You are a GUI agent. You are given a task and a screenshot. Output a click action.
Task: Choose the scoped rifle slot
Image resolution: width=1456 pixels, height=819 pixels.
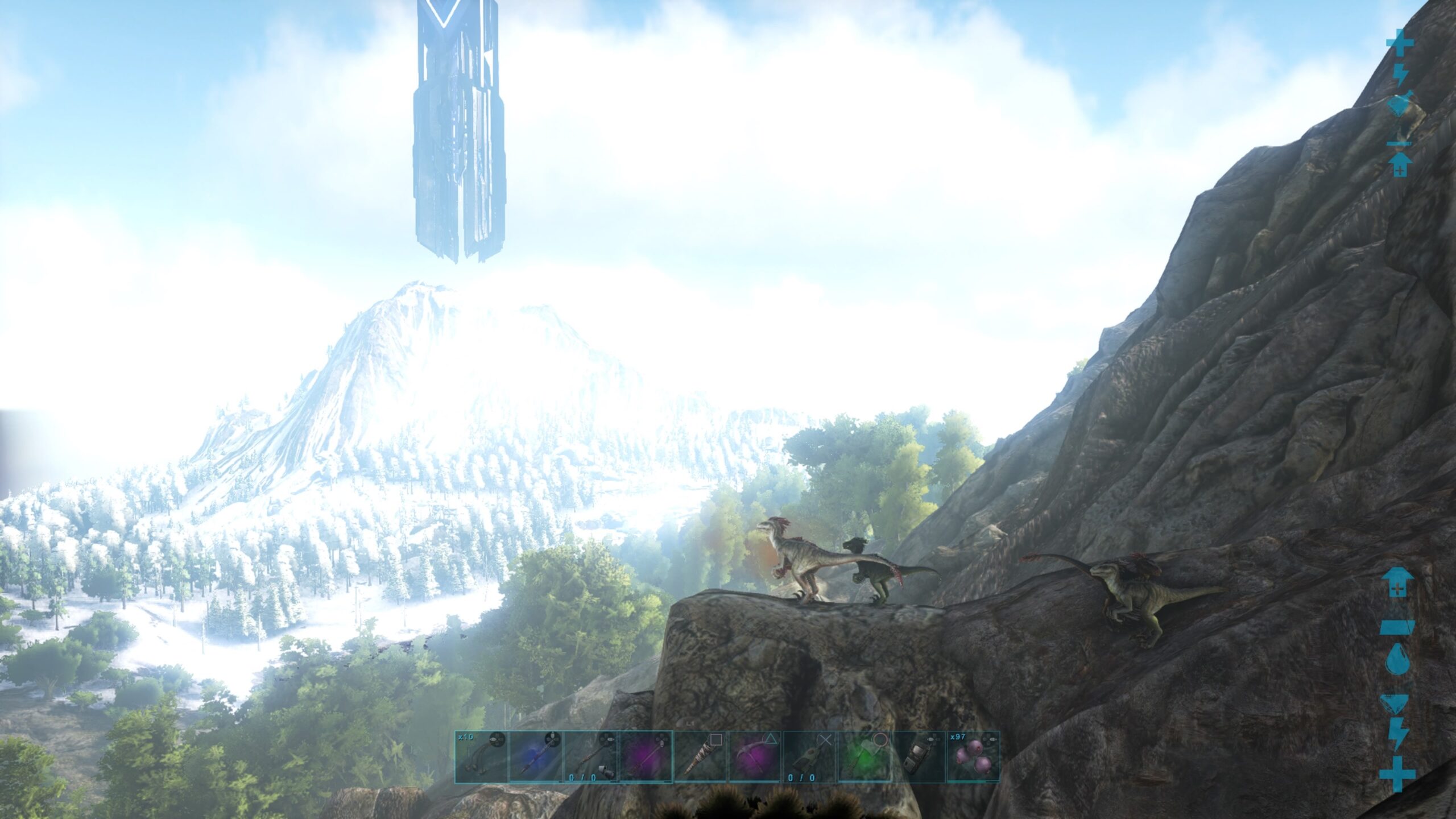tap(590, 756)
